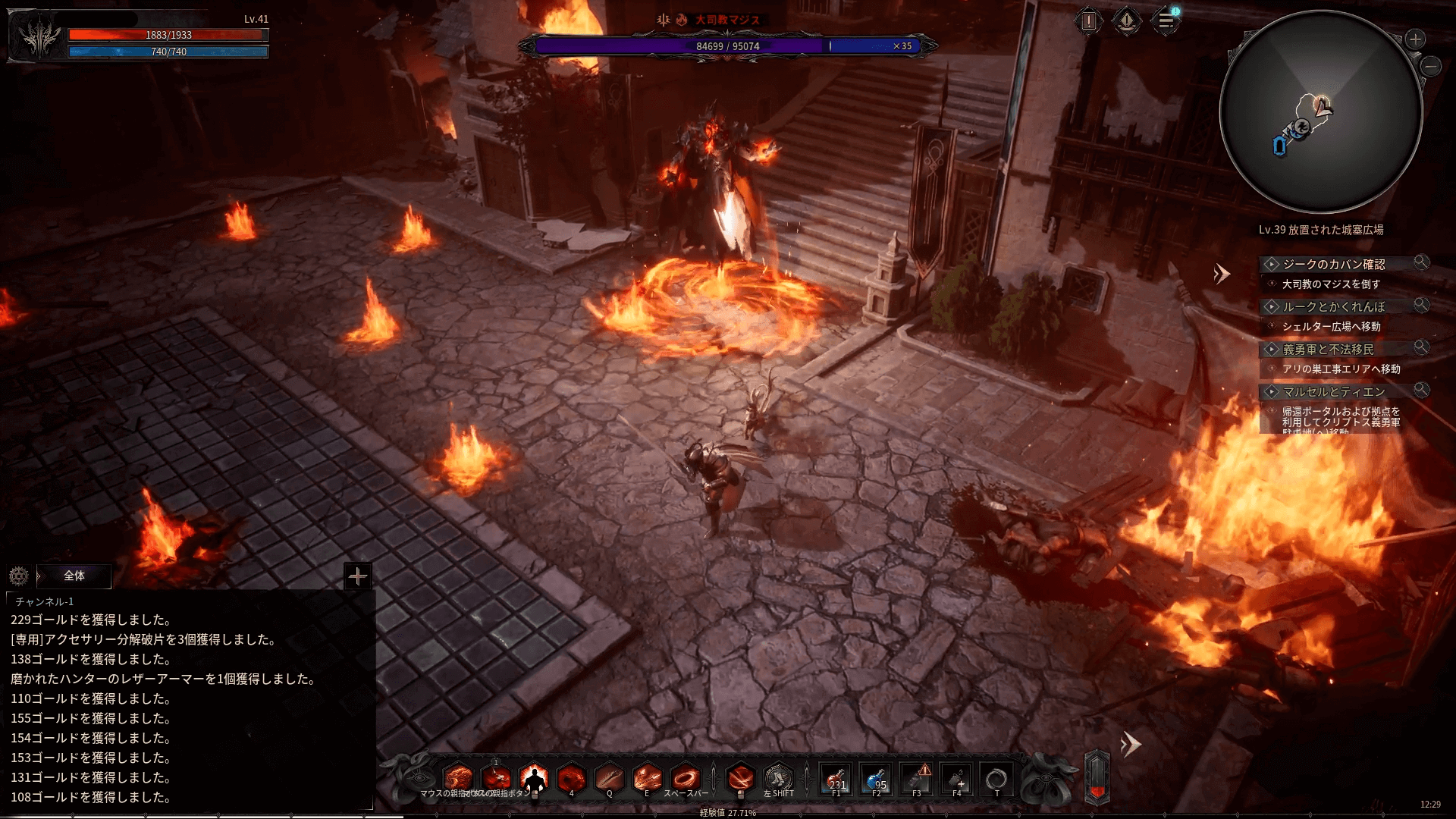This screenshot has width=1456, height=819.
Task: Collapse the quest tracker with the arrow
Action: pyautogui.click(x=1221, y=274)
